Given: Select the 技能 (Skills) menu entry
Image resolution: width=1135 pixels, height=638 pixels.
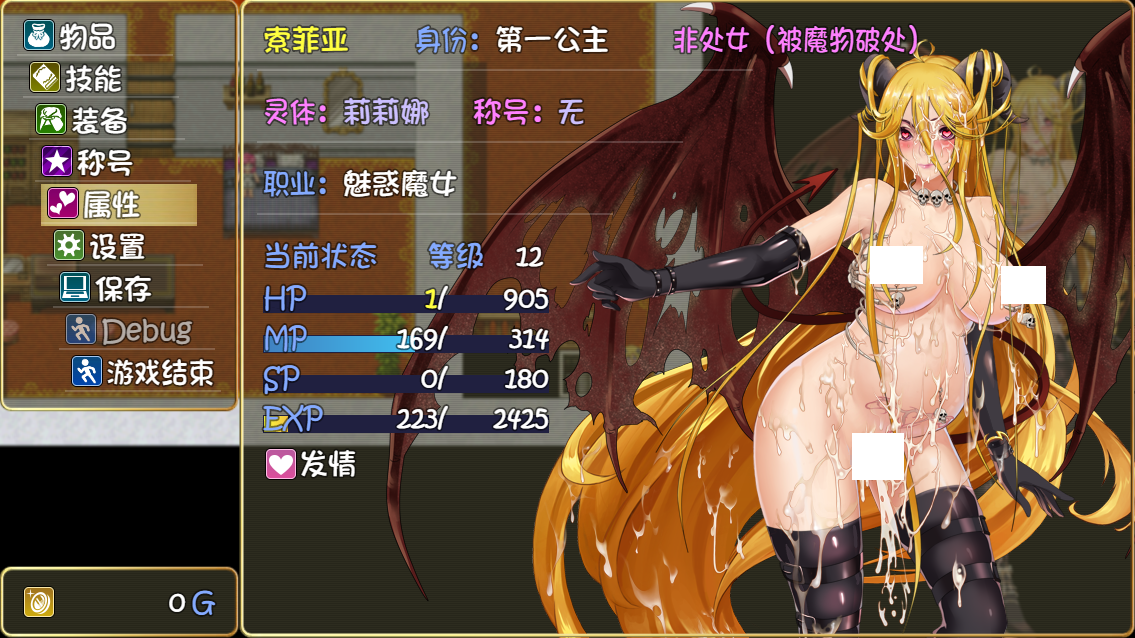Looking at the screenshot, I should pos(80,78).
